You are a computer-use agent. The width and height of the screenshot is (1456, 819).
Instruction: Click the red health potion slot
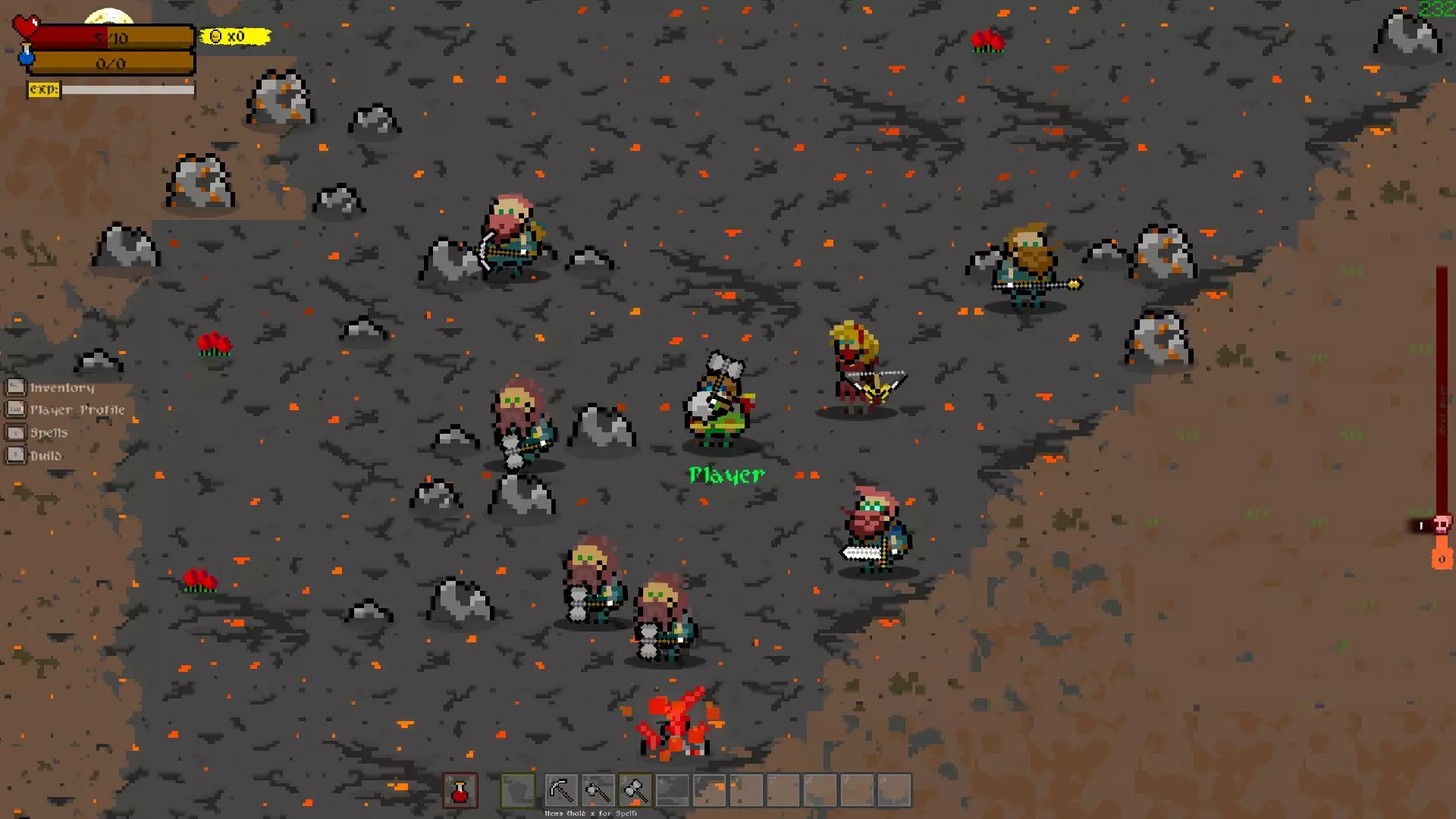pos(459,790)
